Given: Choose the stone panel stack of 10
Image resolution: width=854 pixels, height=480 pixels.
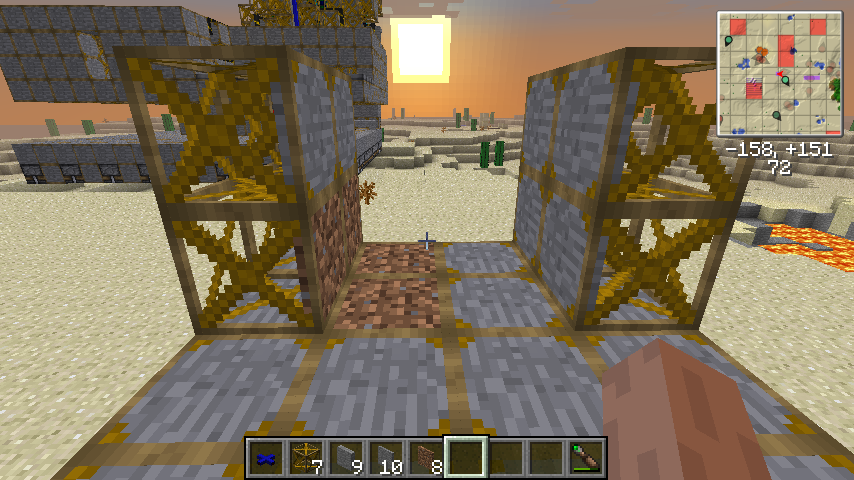Looking at the screenshot, I should [385, 458].
